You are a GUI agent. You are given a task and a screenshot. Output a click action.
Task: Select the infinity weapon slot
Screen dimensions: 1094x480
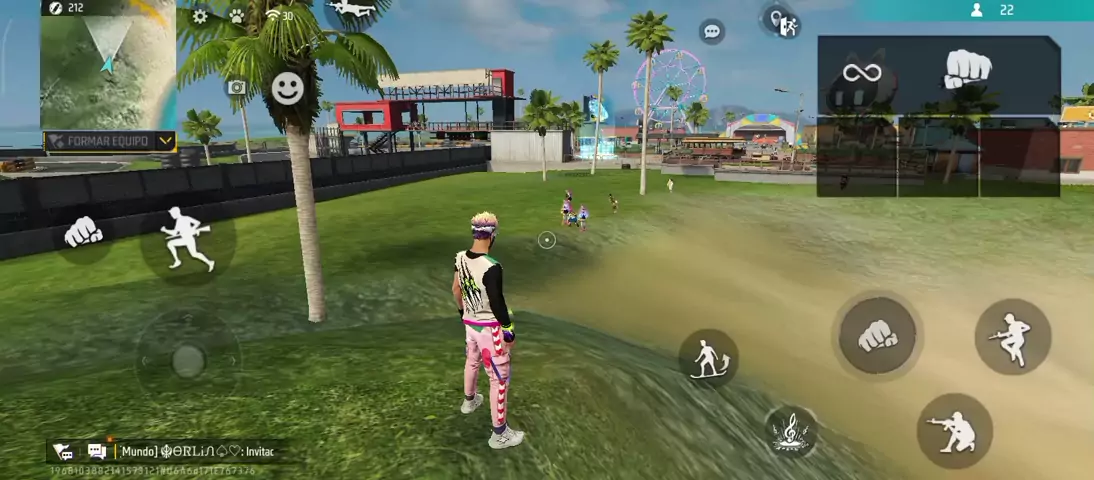click(x=861, y=73)
